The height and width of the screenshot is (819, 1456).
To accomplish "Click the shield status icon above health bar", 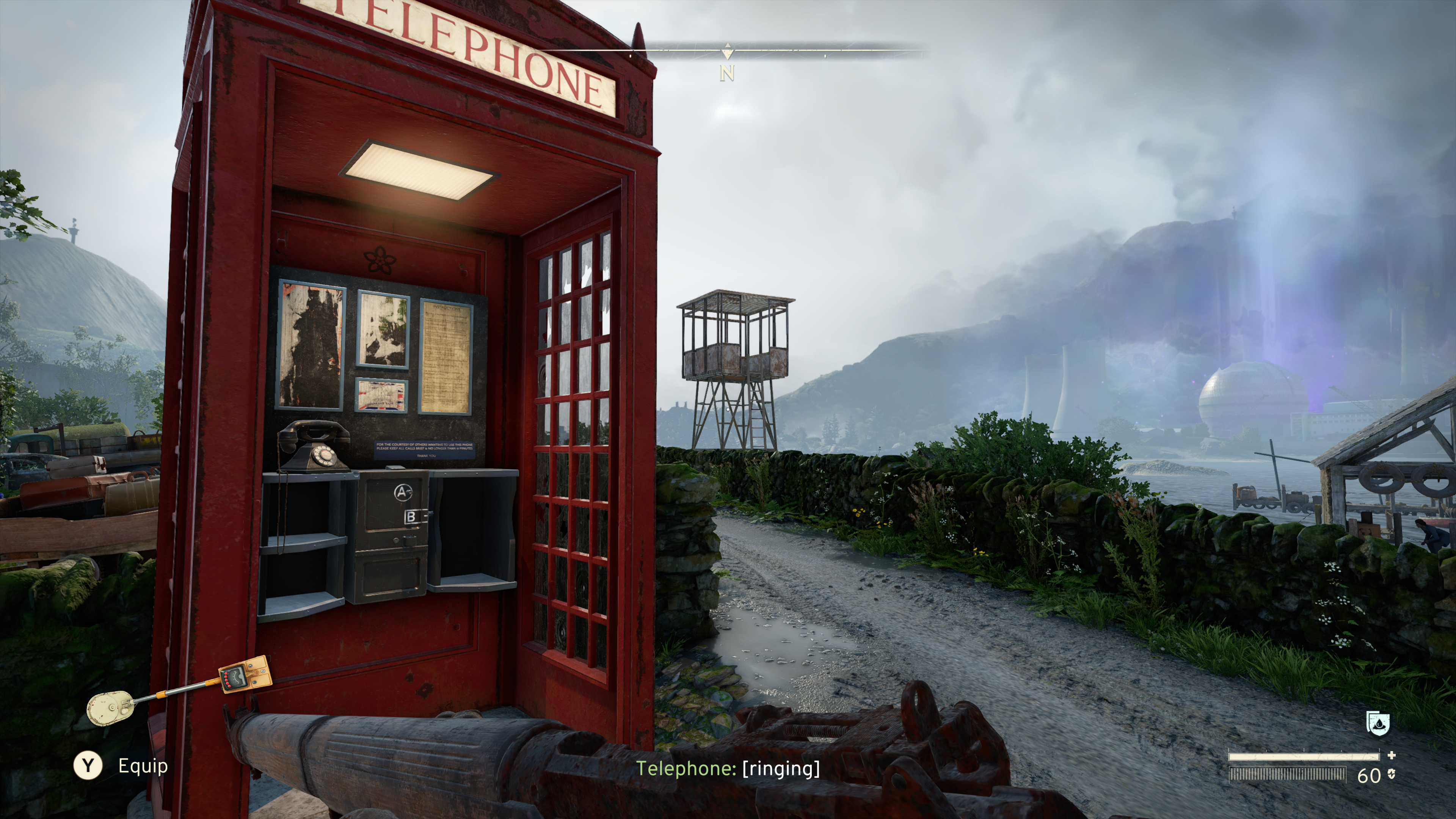I will 1378,723.
